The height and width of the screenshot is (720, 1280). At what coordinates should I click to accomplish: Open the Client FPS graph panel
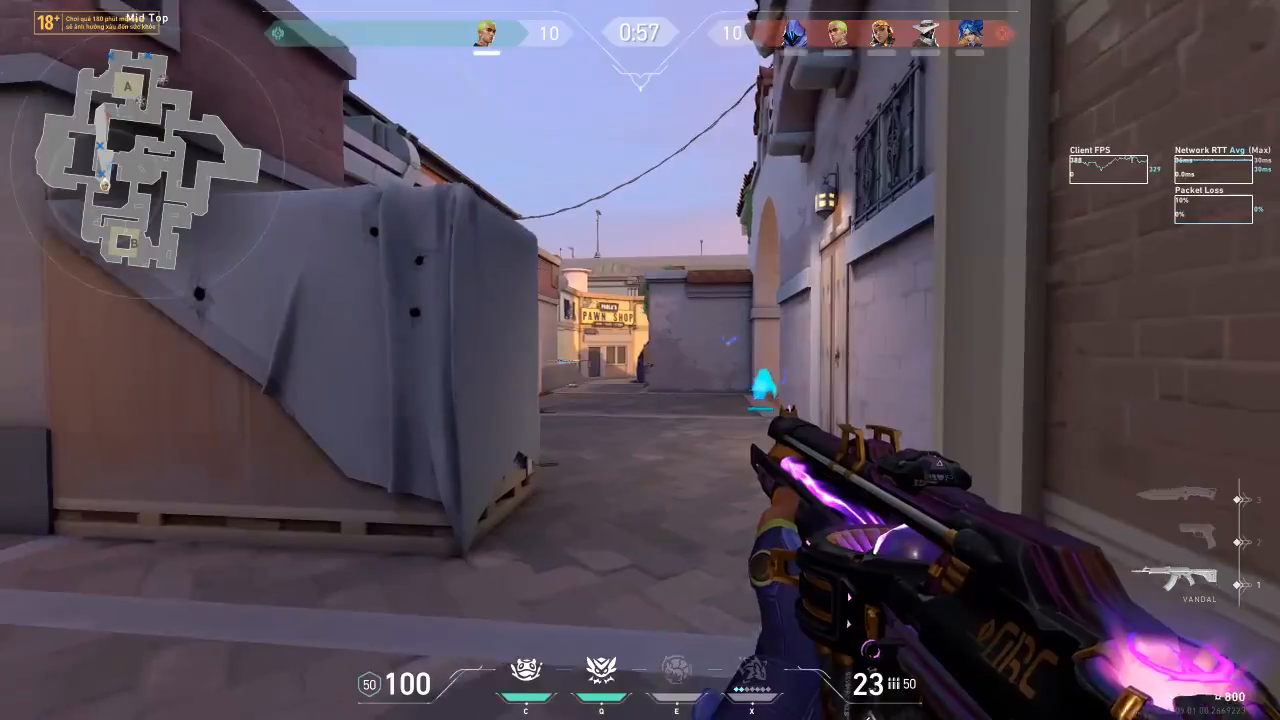point(1108,168)
